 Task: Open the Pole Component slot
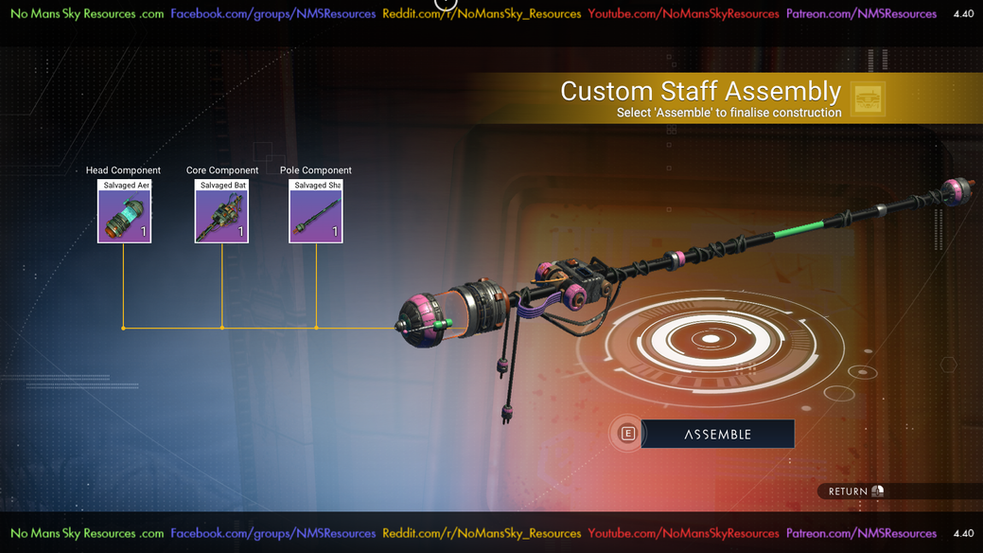point(316,212)
